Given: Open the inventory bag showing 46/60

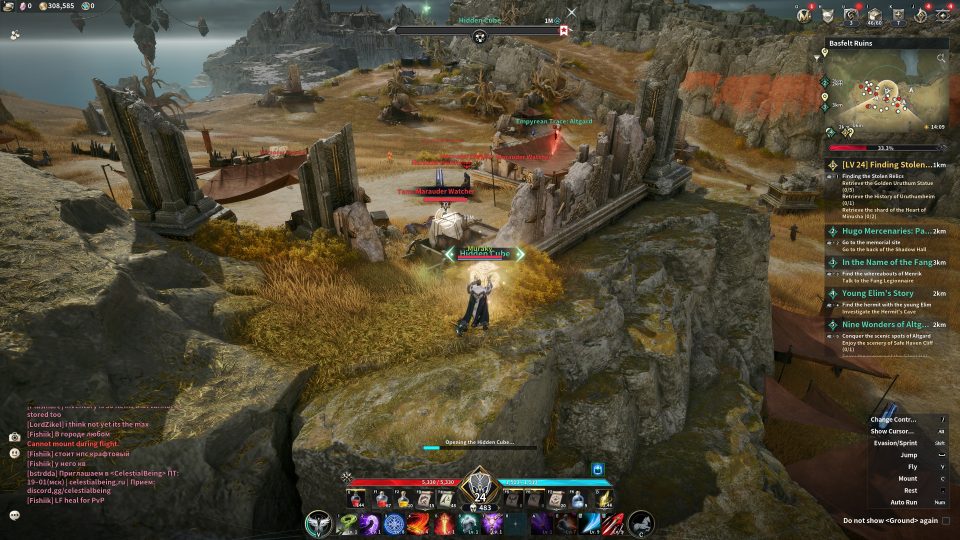Looking at the screenshot, I should (x=875, y=16).
